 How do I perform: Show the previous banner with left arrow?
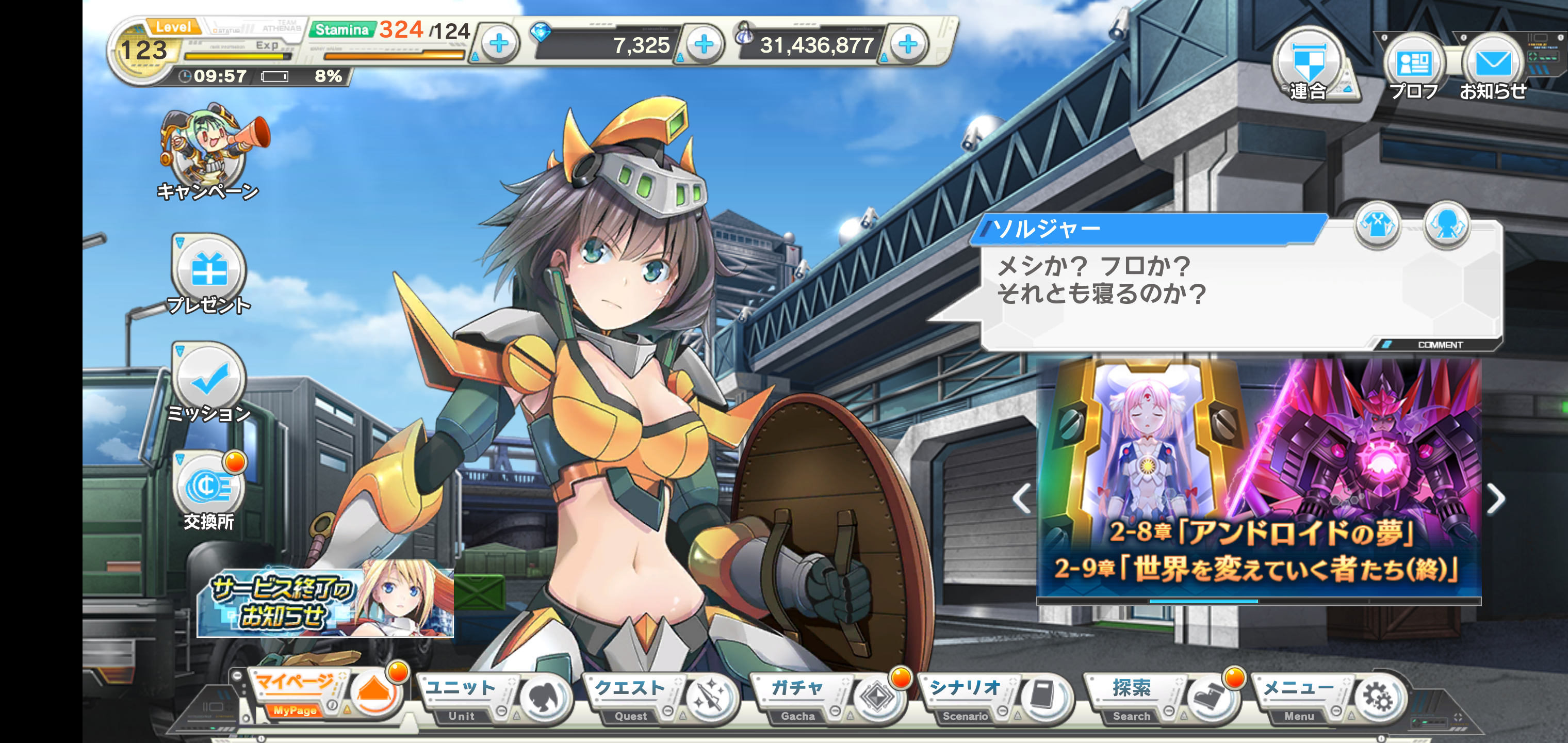coord(1022,499)
